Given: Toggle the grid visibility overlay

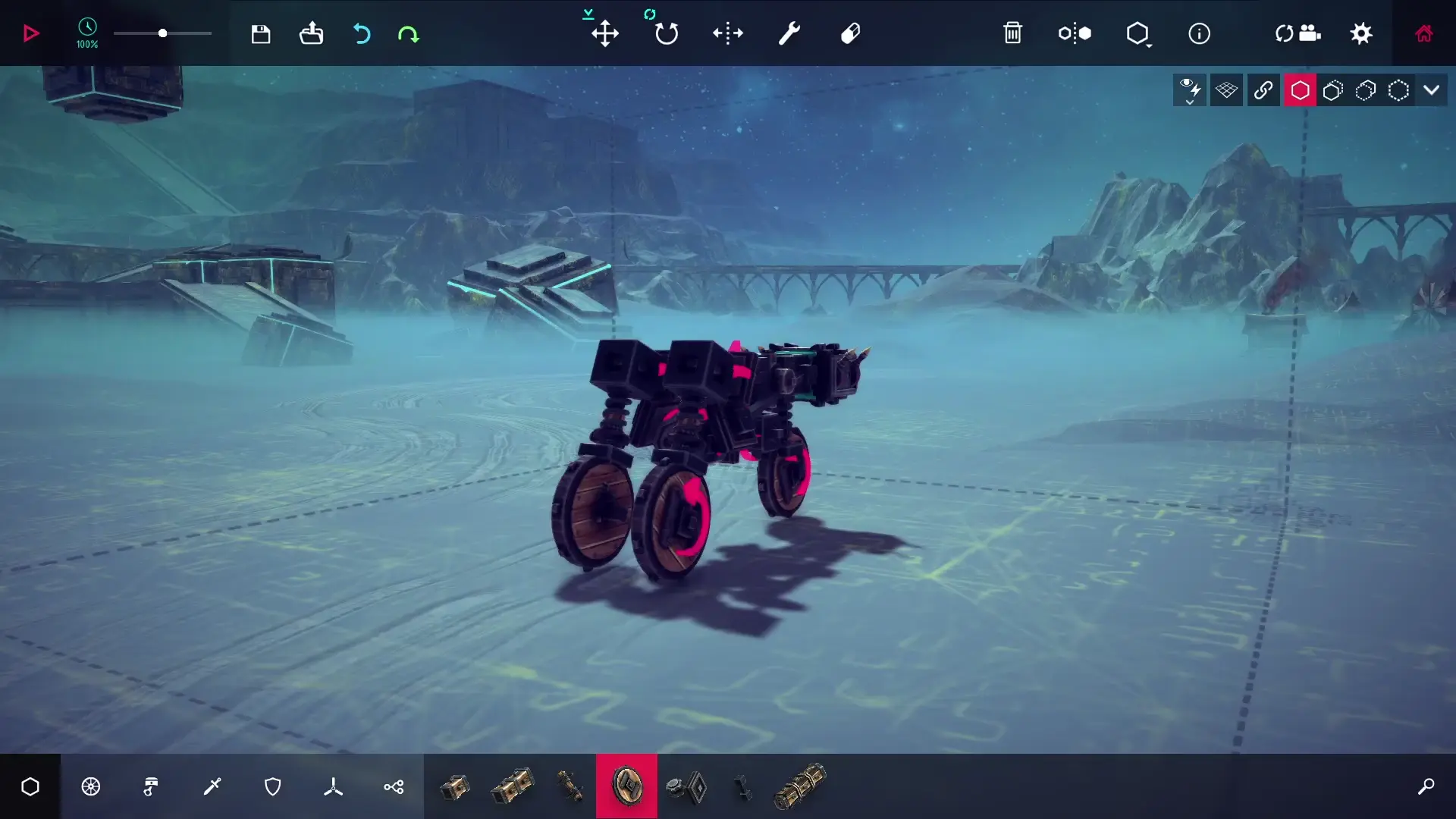Looking at the screenshot, I should pyautogui.click(x=1226, y=89).
